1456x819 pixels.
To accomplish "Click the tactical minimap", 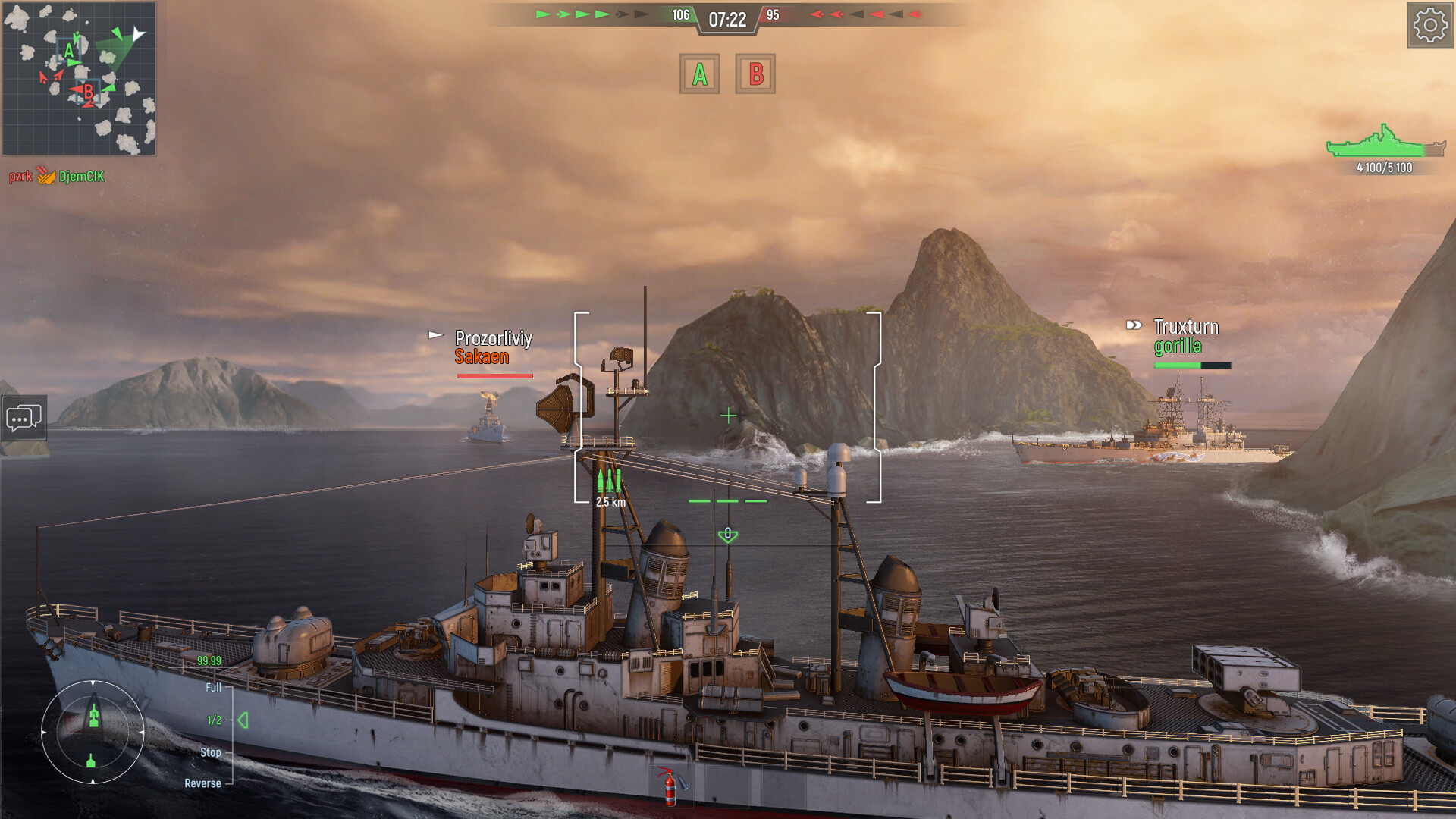I will click(79, 78).
